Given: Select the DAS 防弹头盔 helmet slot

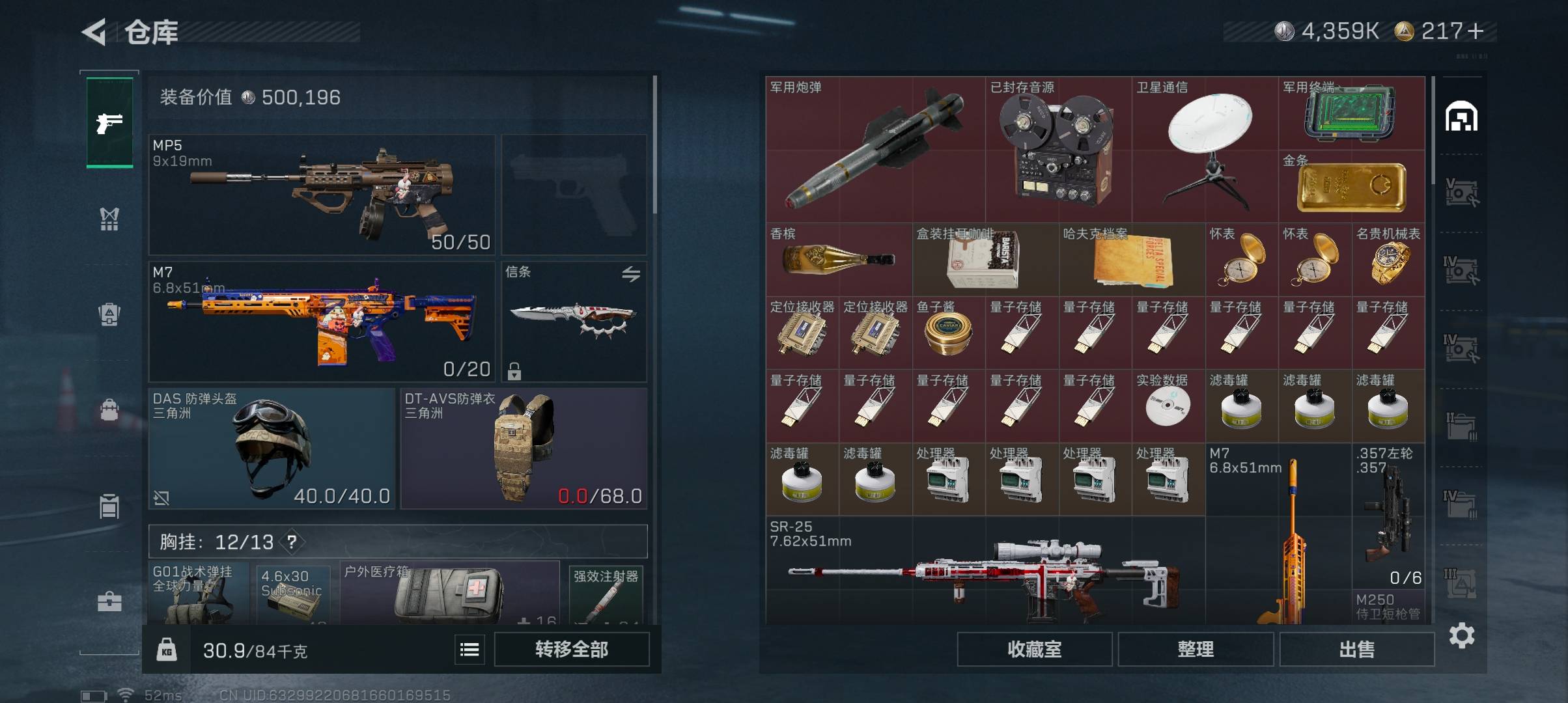Looking at the screenshot, I should [x=272, y=448].
